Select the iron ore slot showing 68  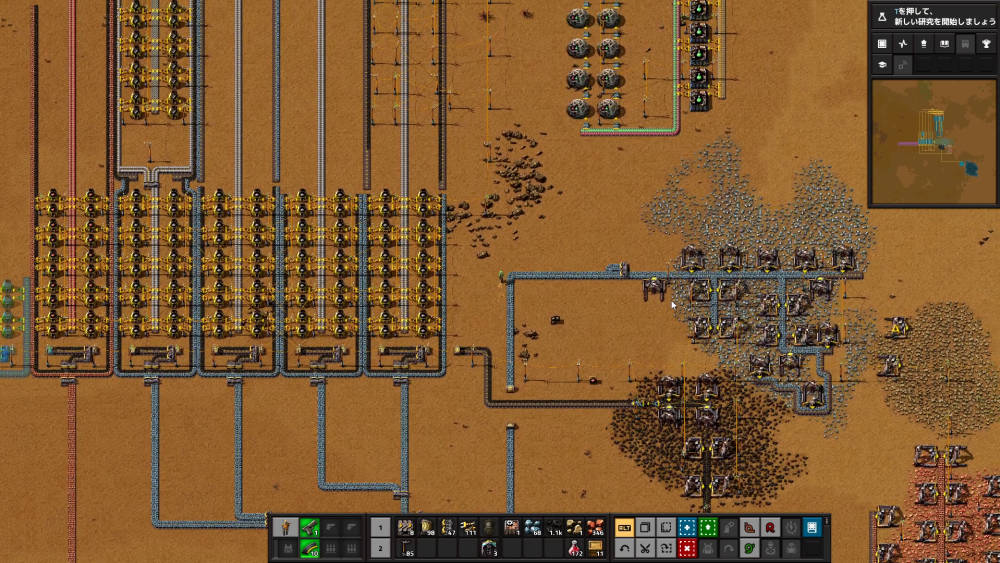click(x=533, y=527)
